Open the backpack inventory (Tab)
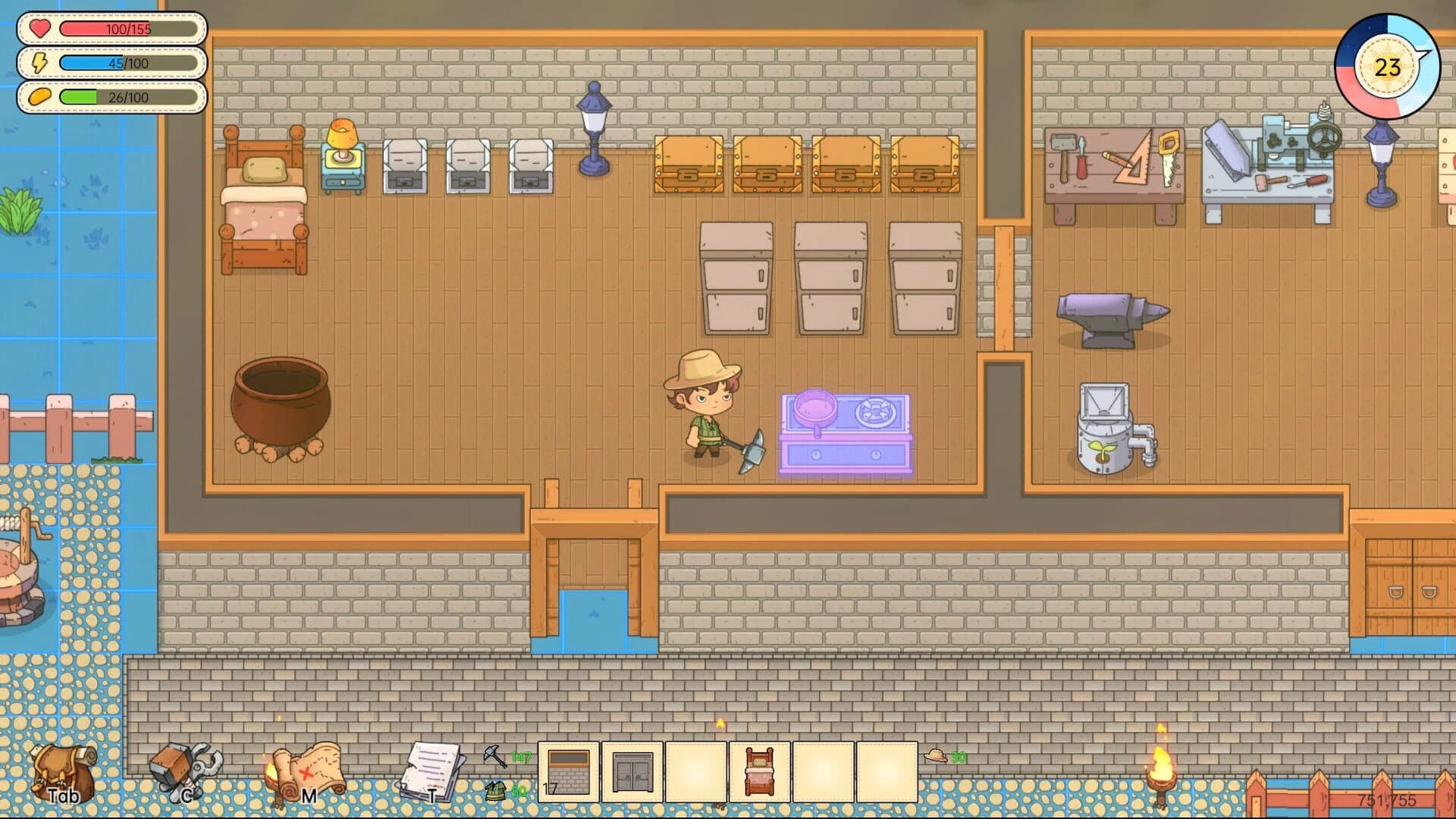The width and height of the screenshot is (1456, 819). (x=61, y=770)
